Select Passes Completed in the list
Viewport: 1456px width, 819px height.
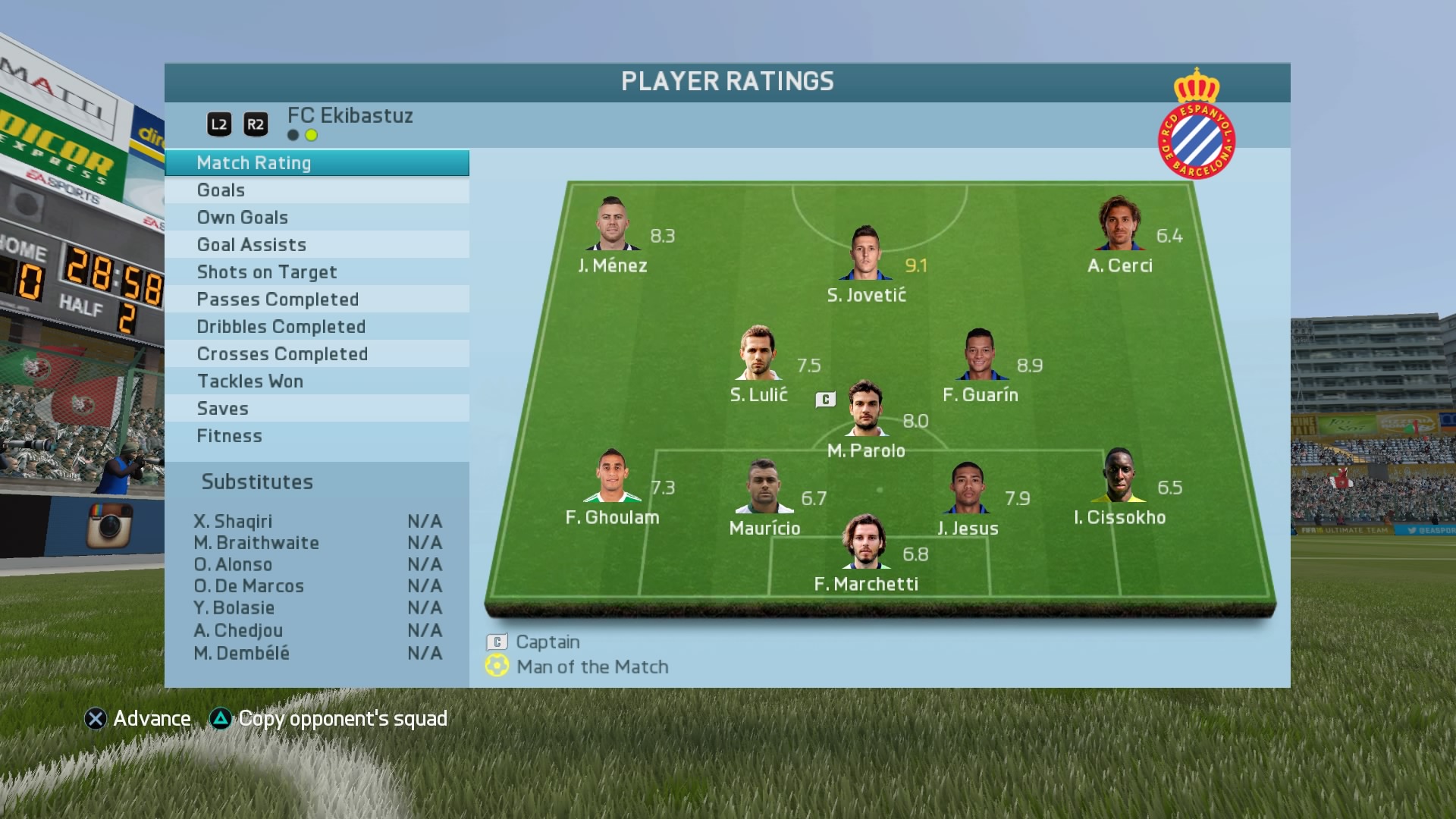click(316, 300)
